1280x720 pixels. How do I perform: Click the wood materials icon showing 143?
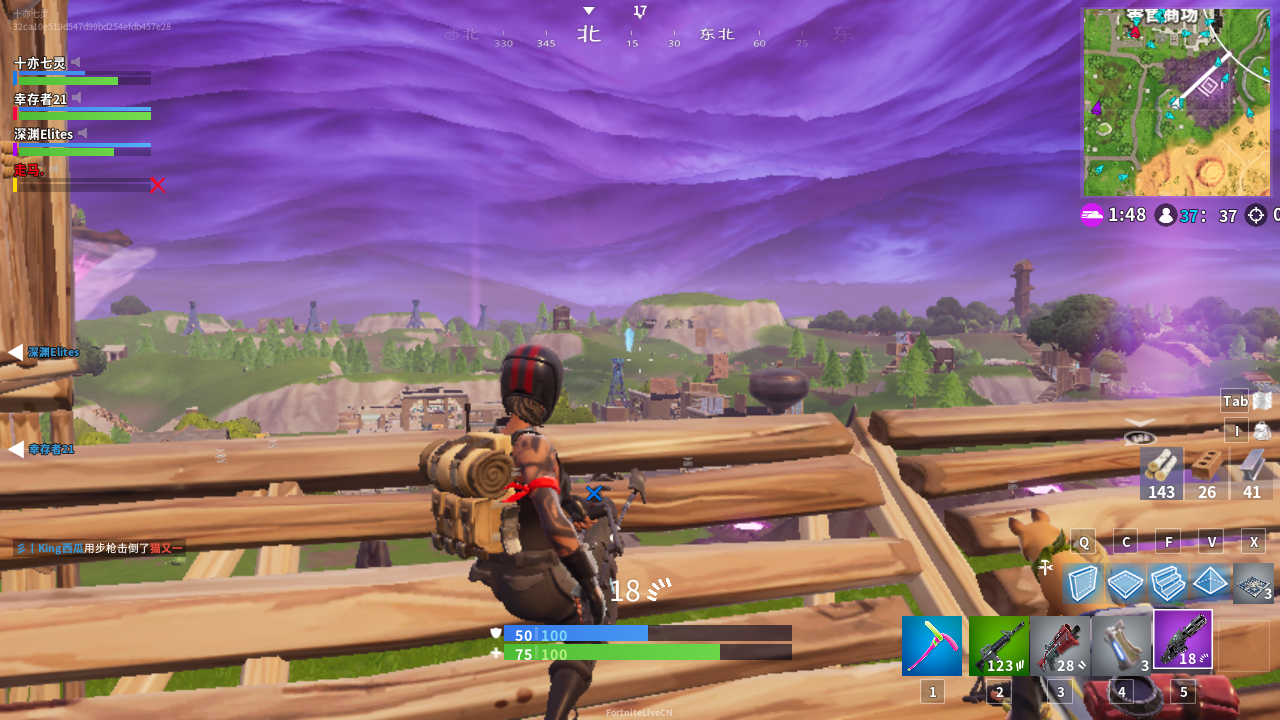click(x=1160, y=475)
